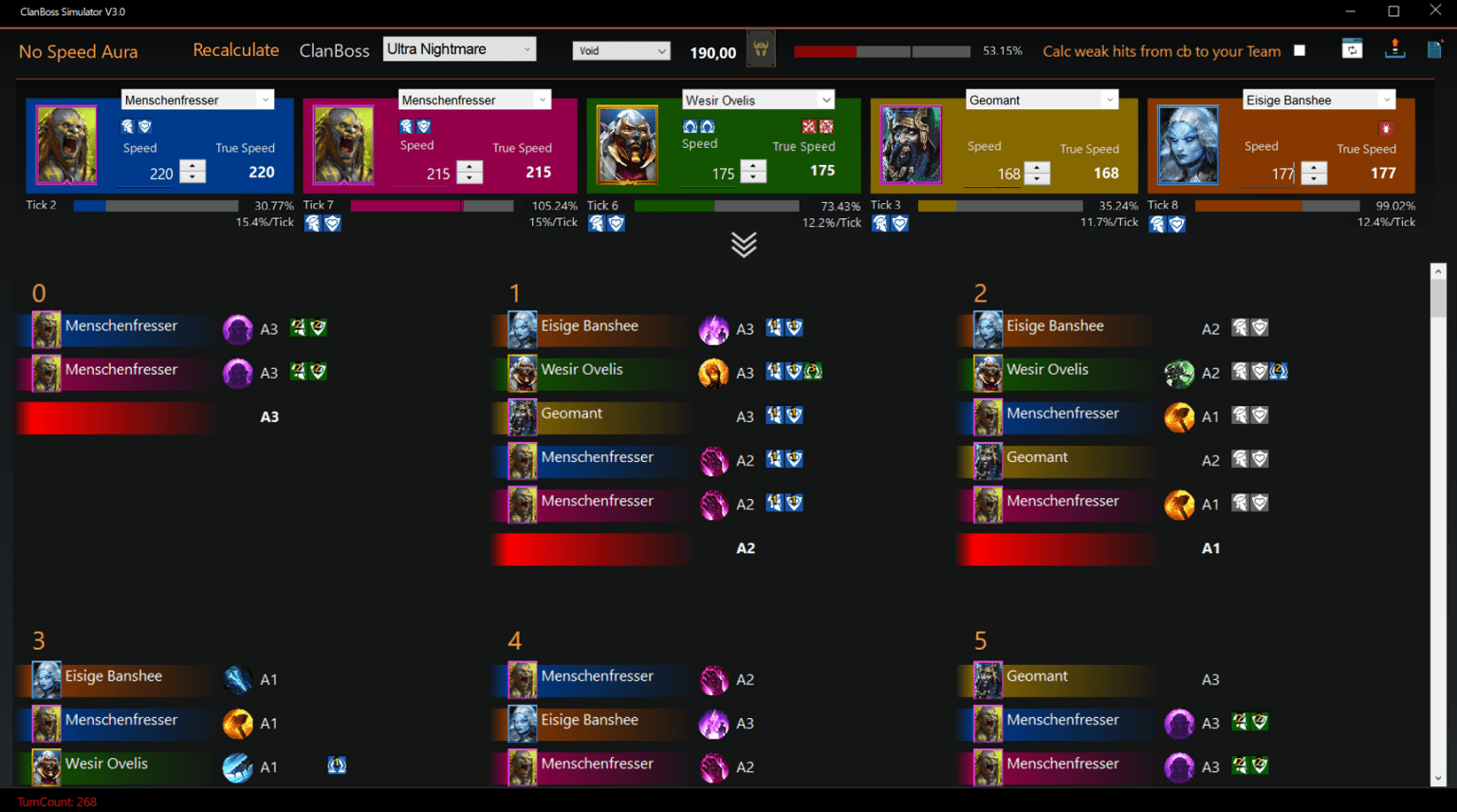Screen dimensions: 1457x812
Task: Click the purple A3 skill icon for Eisige Banshee
Action: (x=713, y=329)
